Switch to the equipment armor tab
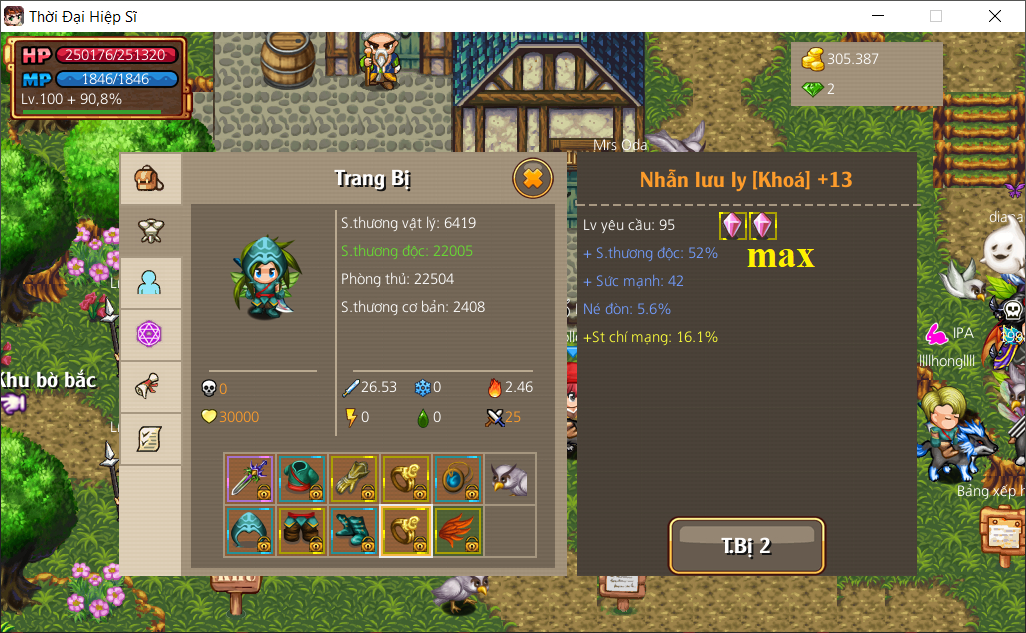Image resolution: width=1026 pixels, height=633 pixels. pyautogui.click(x=150, y=231)
